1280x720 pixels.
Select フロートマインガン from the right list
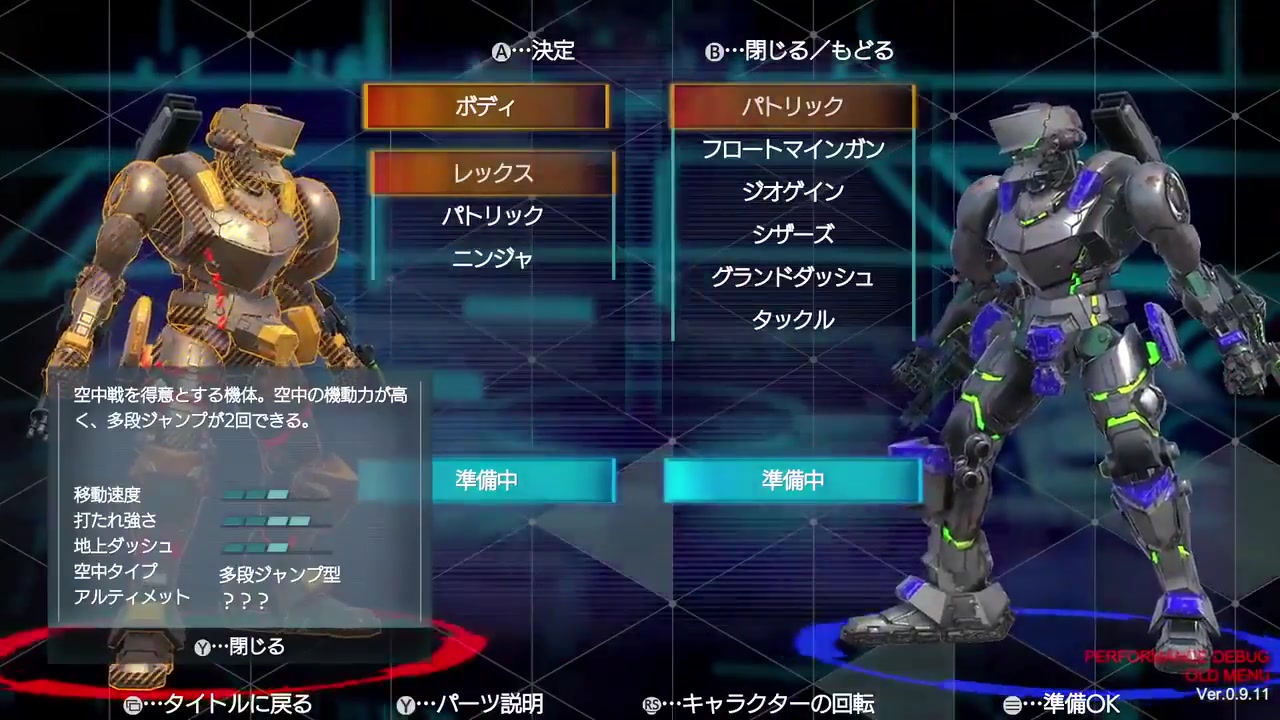(792, 149)
